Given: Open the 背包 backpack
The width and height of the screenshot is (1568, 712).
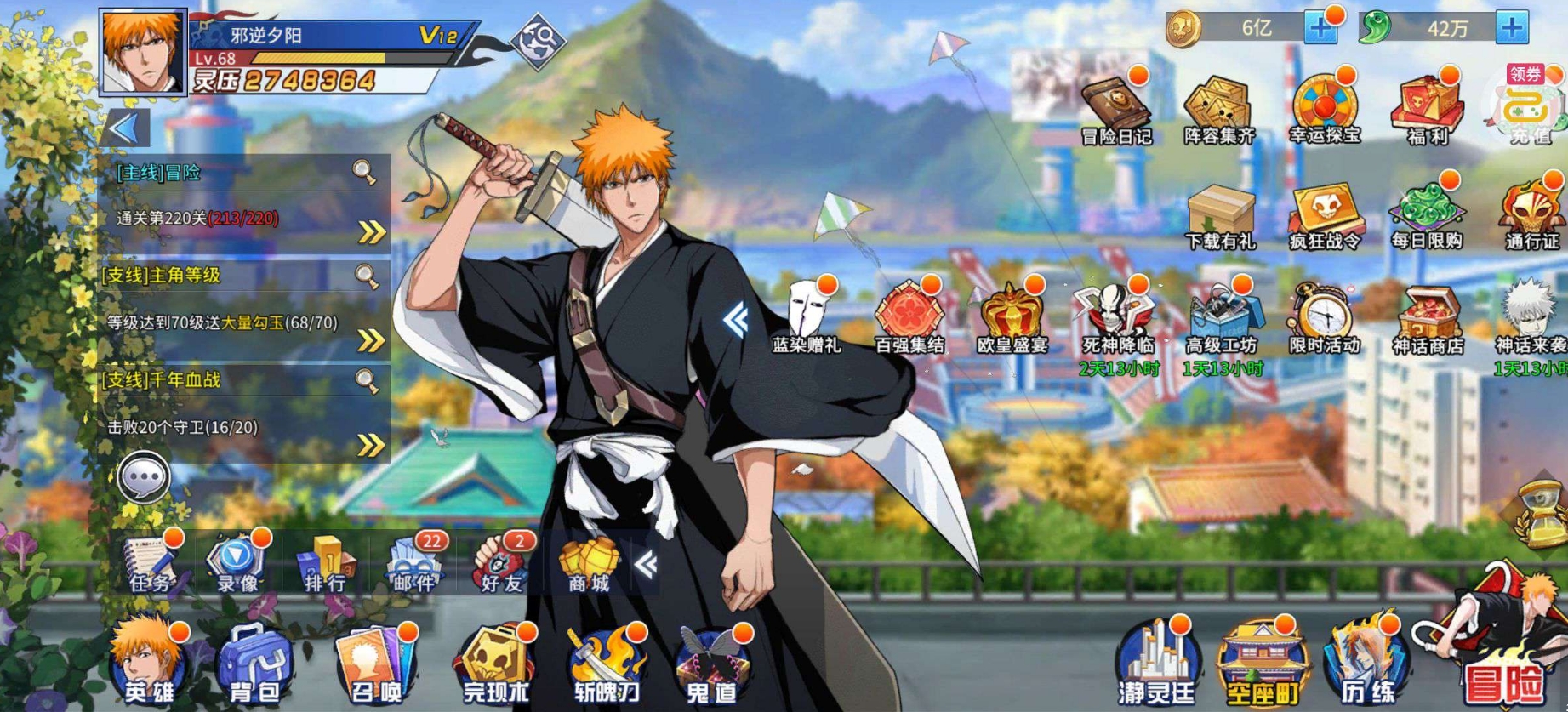Looking at the screenshot, I should [x=254, y=665].
